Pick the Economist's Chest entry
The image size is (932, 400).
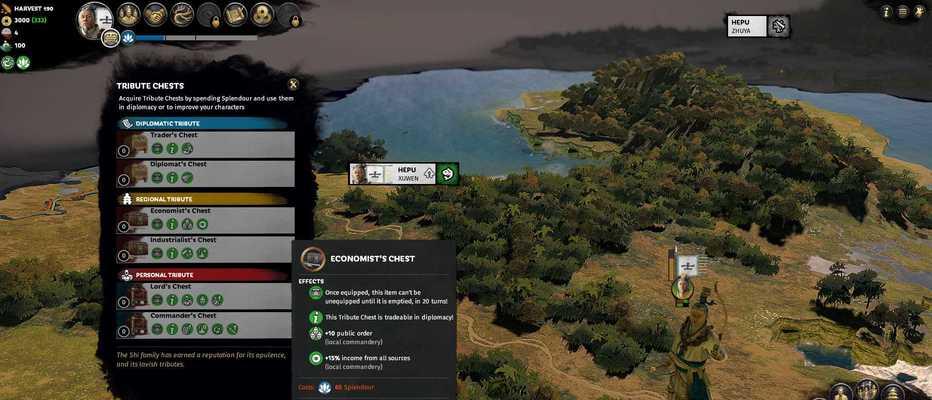[x=206, y=220]
